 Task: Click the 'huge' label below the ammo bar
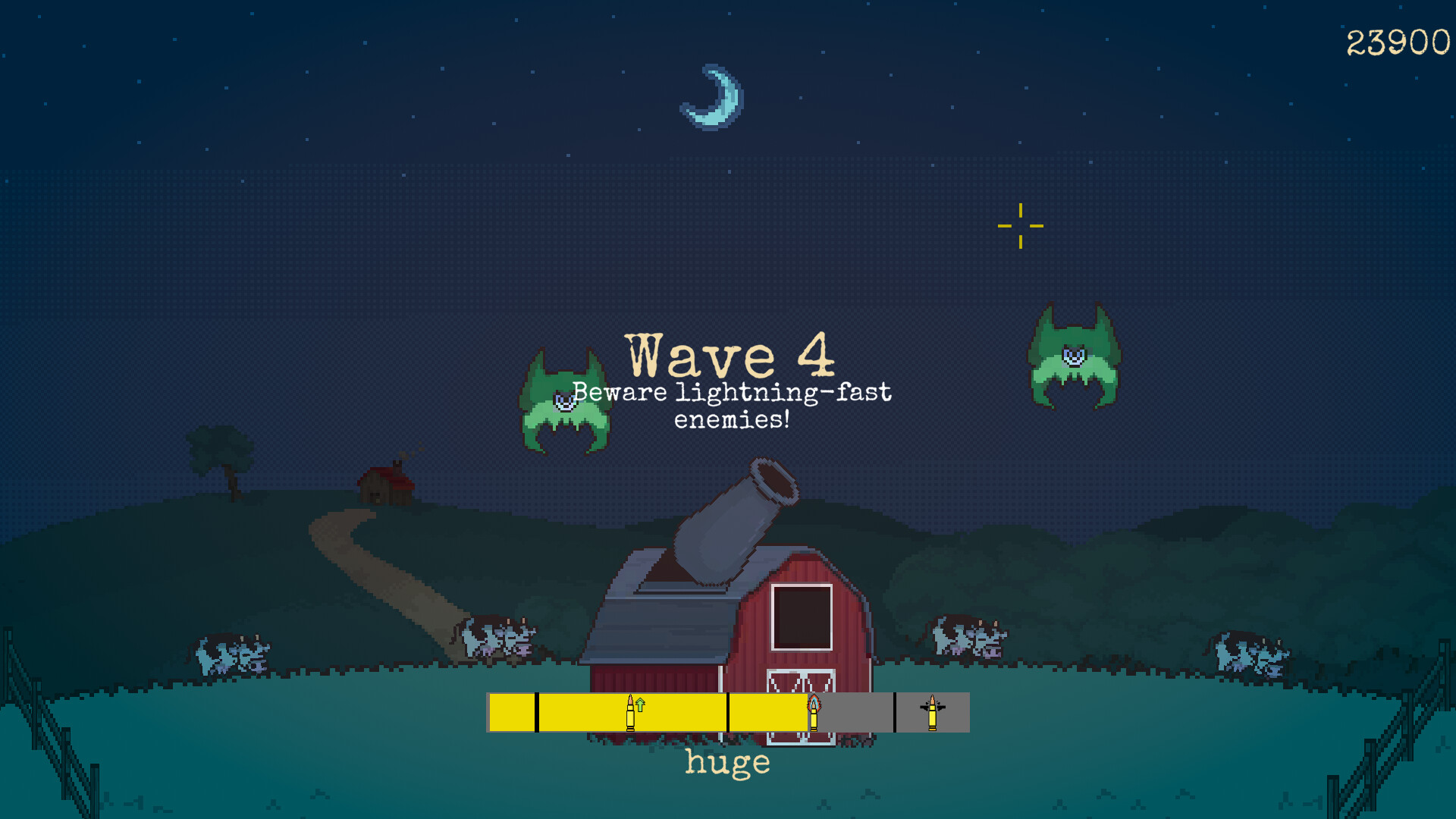[726, 763]
